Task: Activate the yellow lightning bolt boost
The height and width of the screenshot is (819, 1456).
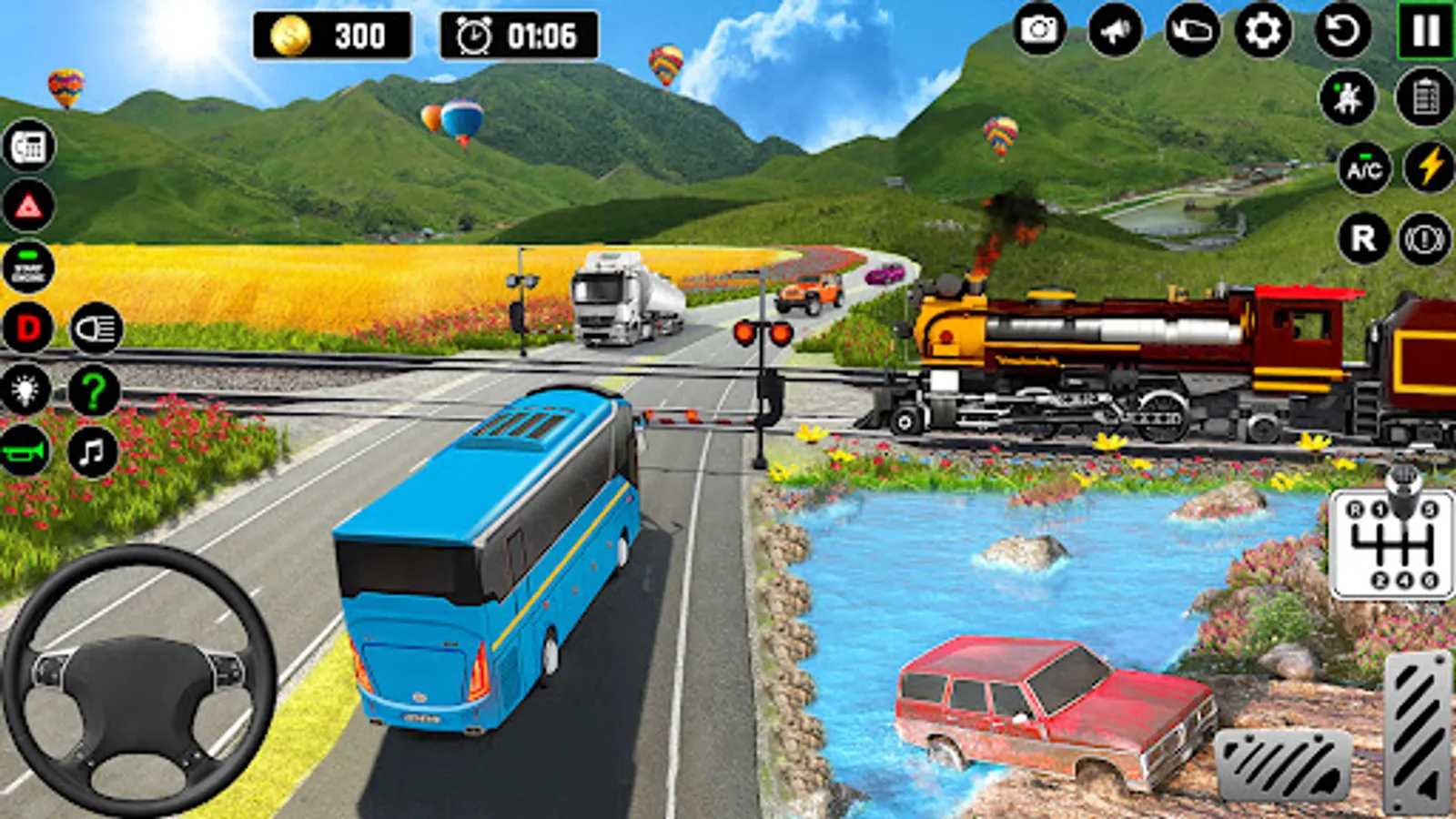Action: [x=1429, y=167]
